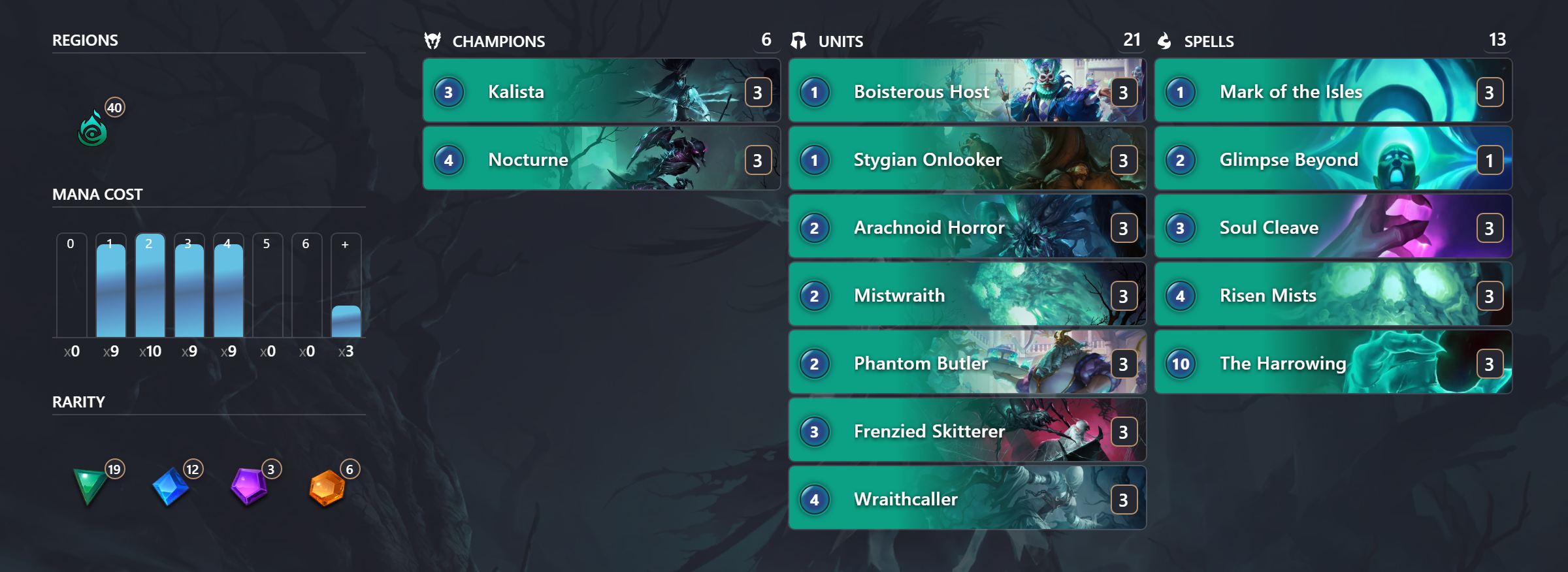Select the Mark of the Isles spell

click(x=1333, y=91)
